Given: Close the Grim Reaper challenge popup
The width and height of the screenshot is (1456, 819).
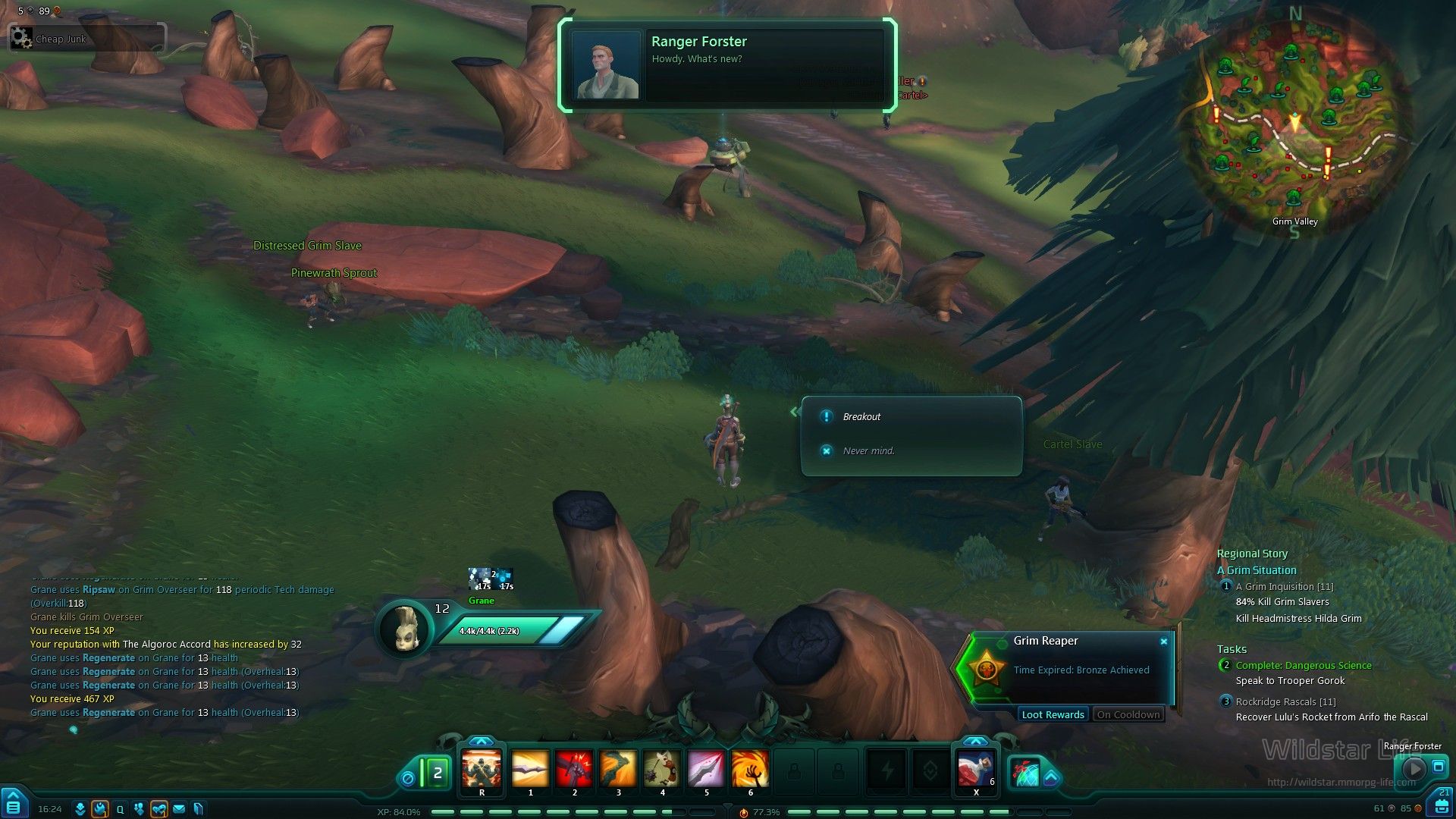Looking at the screenshot, I should [x=1164, y=642].
